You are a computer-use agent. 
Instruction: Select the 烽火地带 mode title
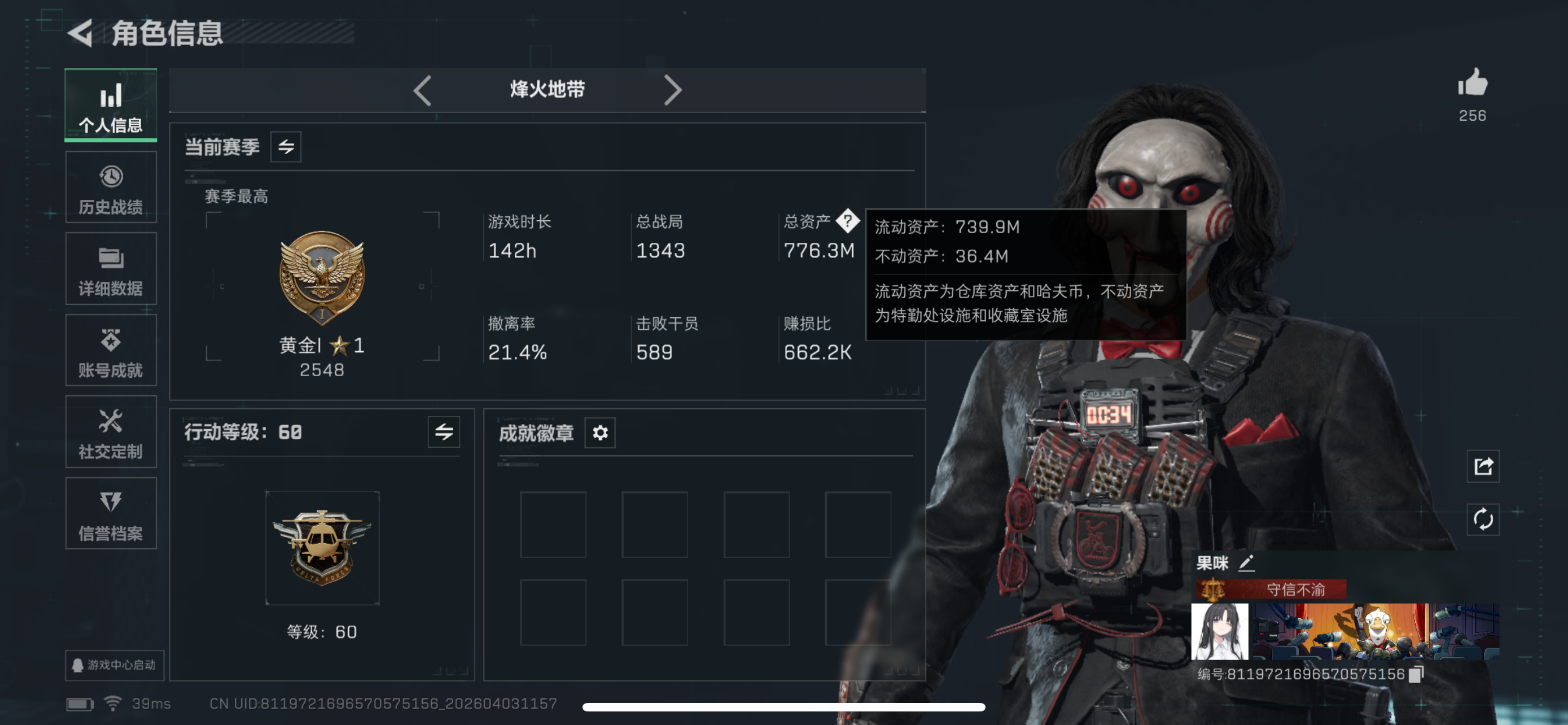point(546,89)
